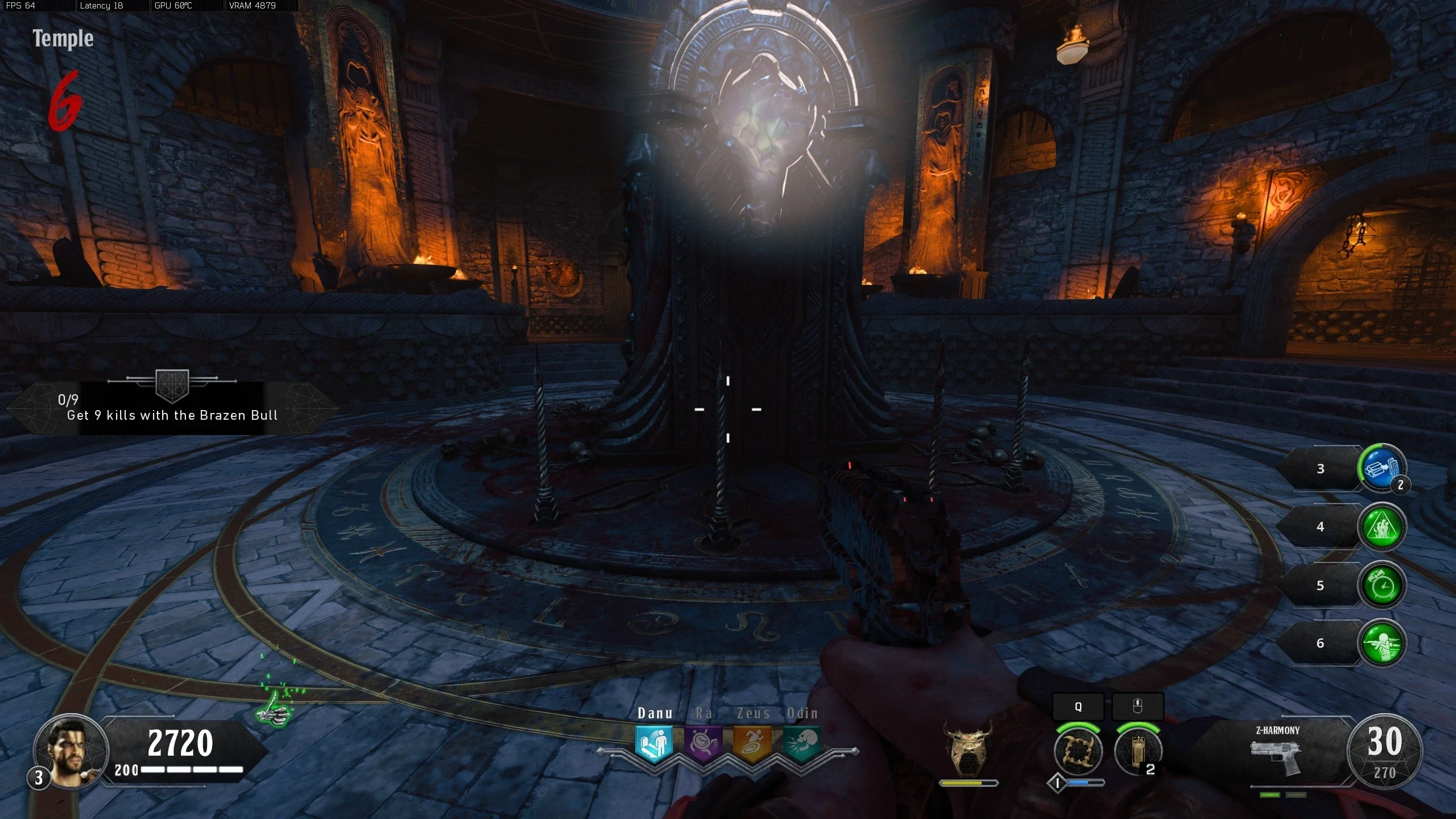Select the golden tactical grenade icon

(1137, 751)
